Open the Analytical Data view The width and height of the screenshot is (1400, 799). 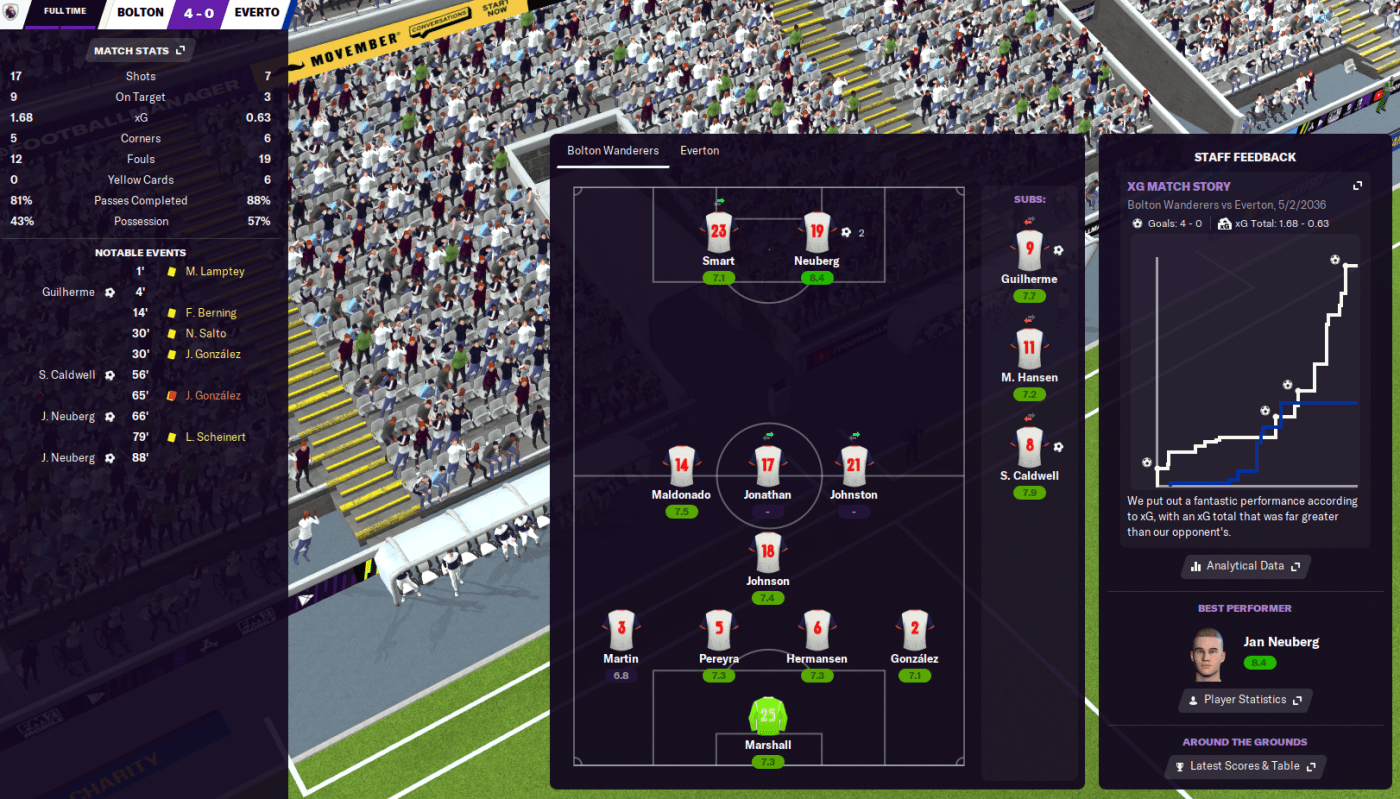click(x=1245, y=566)
